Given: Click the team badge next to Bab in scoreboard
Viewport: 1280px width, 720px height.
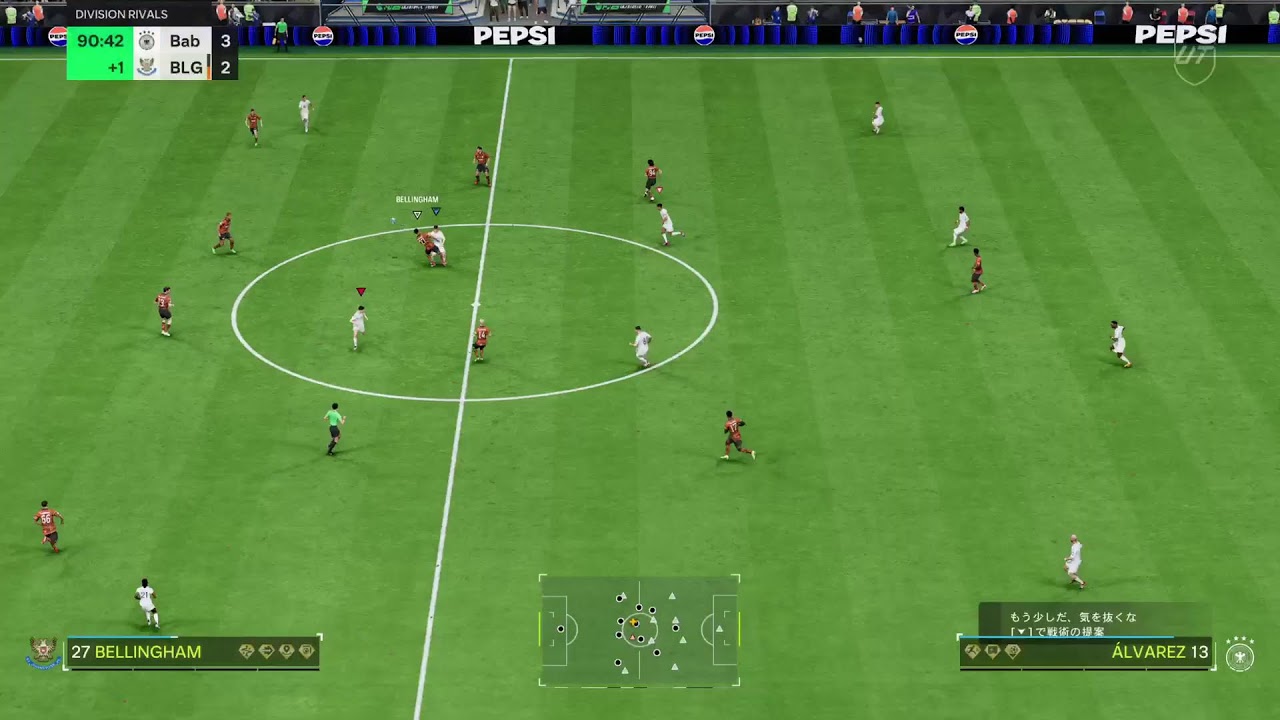Looking at the screenshot, I should point(148,41).
